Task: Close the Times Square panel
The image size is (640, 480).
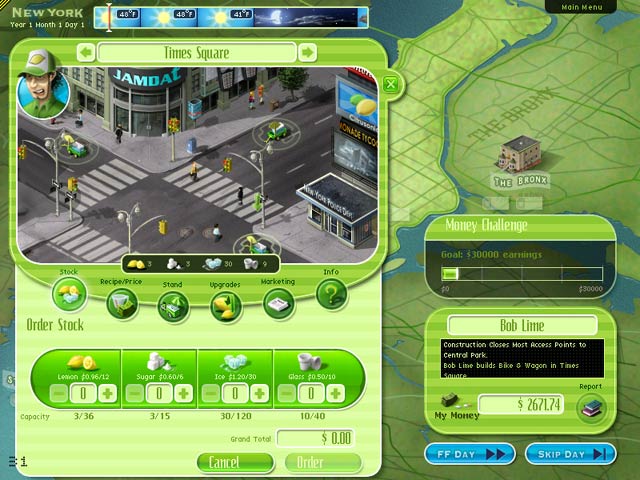Action: 391,85
